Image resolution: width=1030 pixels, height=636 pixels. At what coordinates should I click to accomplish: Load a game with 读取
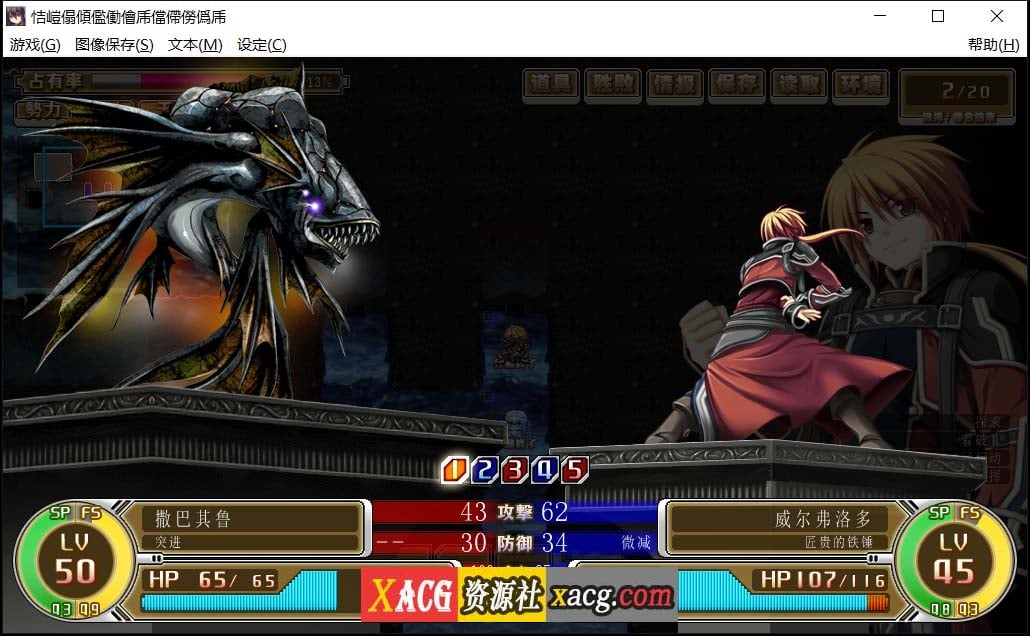(798, 85)
